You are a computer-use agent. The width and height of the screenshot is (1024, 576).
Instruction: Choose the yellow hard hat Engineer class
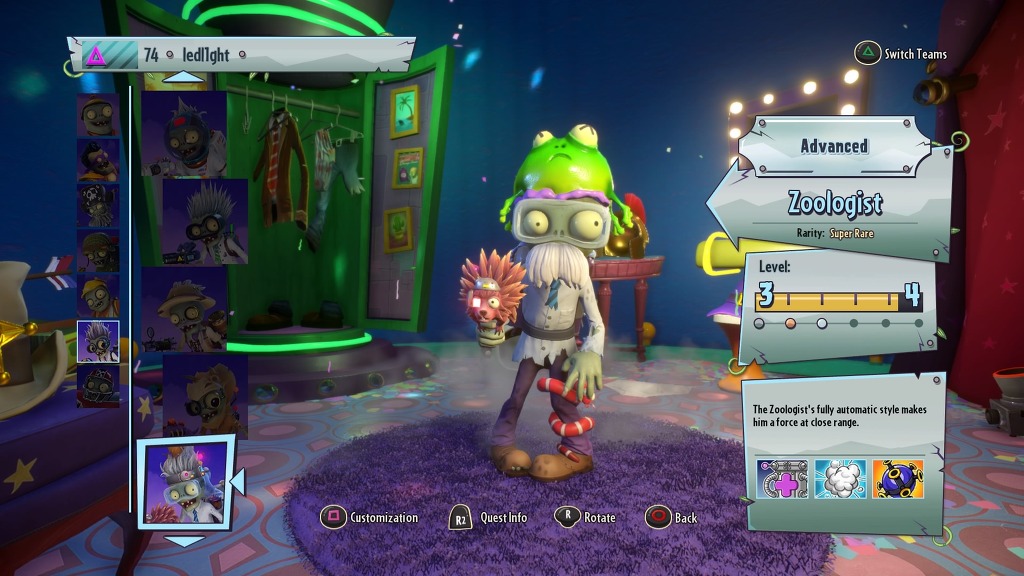[x=98, y=296]
